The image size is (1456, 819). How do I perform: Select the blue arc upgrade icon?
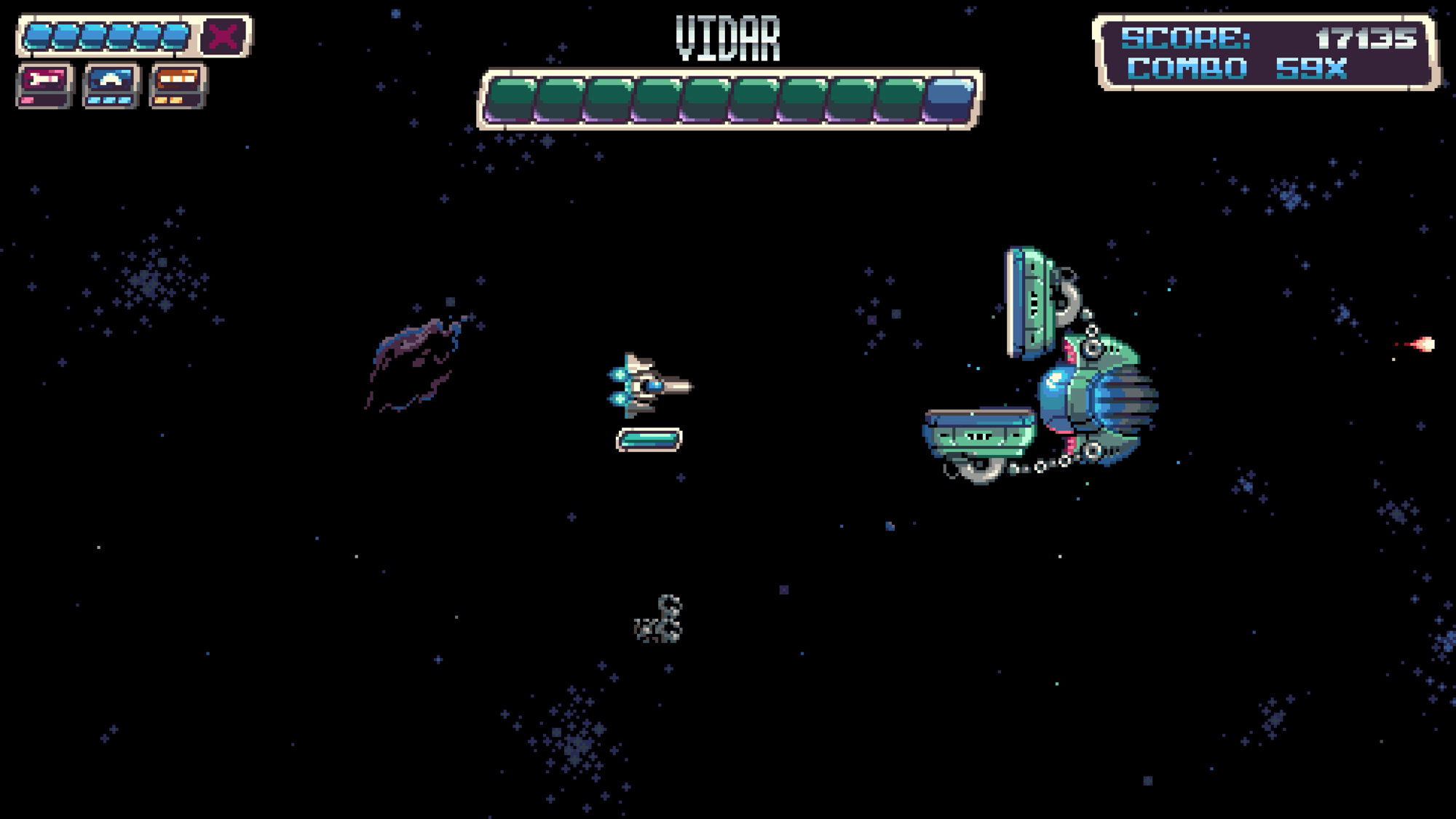tap(111, 85)
